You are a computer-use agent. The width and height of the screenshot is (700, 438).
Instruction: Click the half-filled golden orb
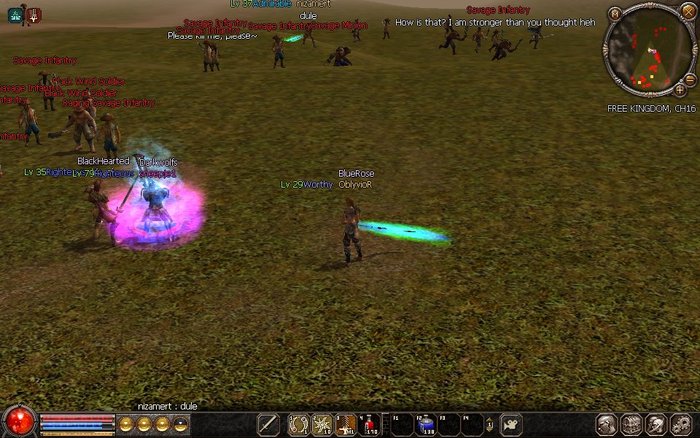179,425
